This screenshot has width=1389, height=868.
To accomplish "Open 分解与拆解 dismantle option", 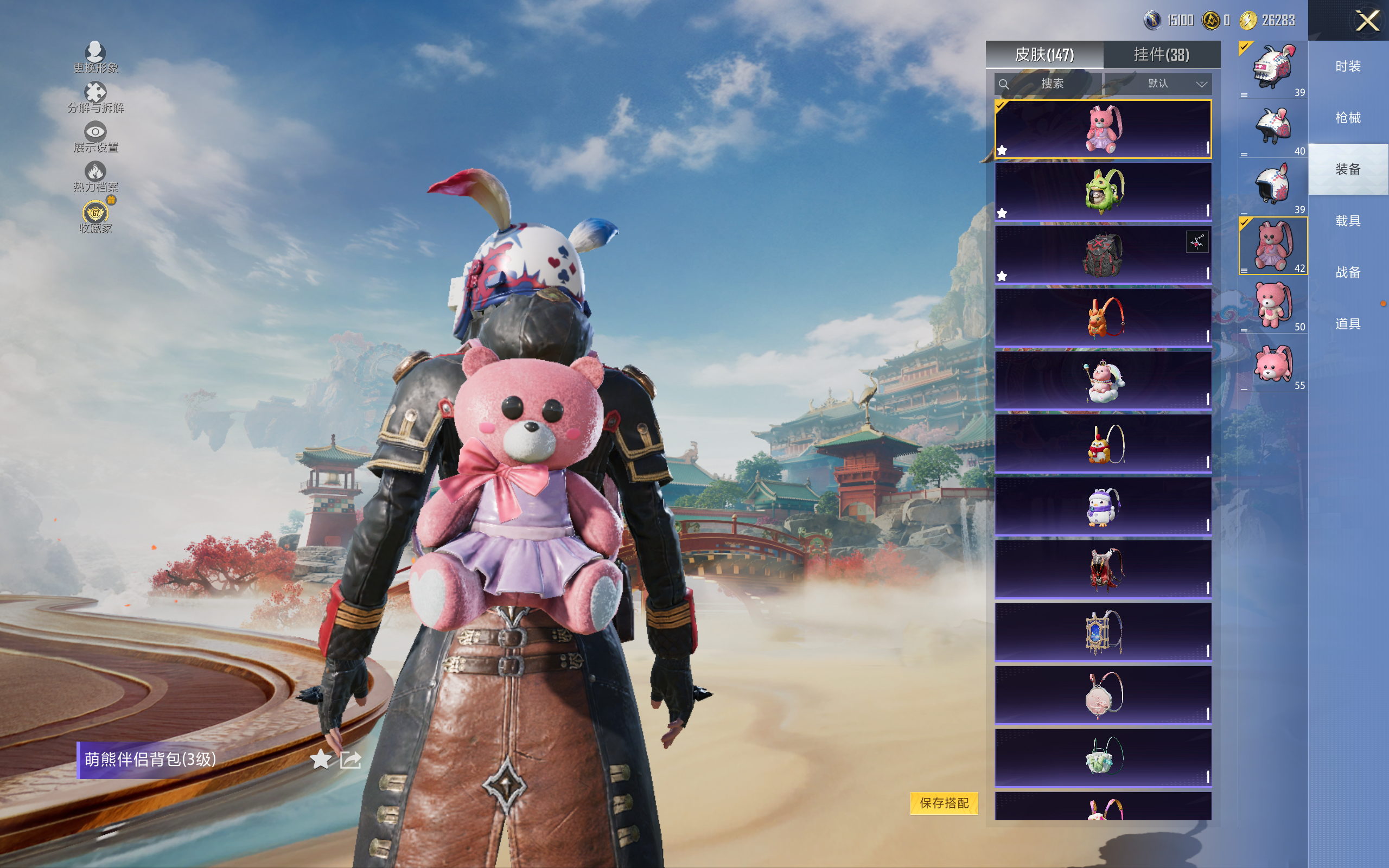I will click(95, 97).
